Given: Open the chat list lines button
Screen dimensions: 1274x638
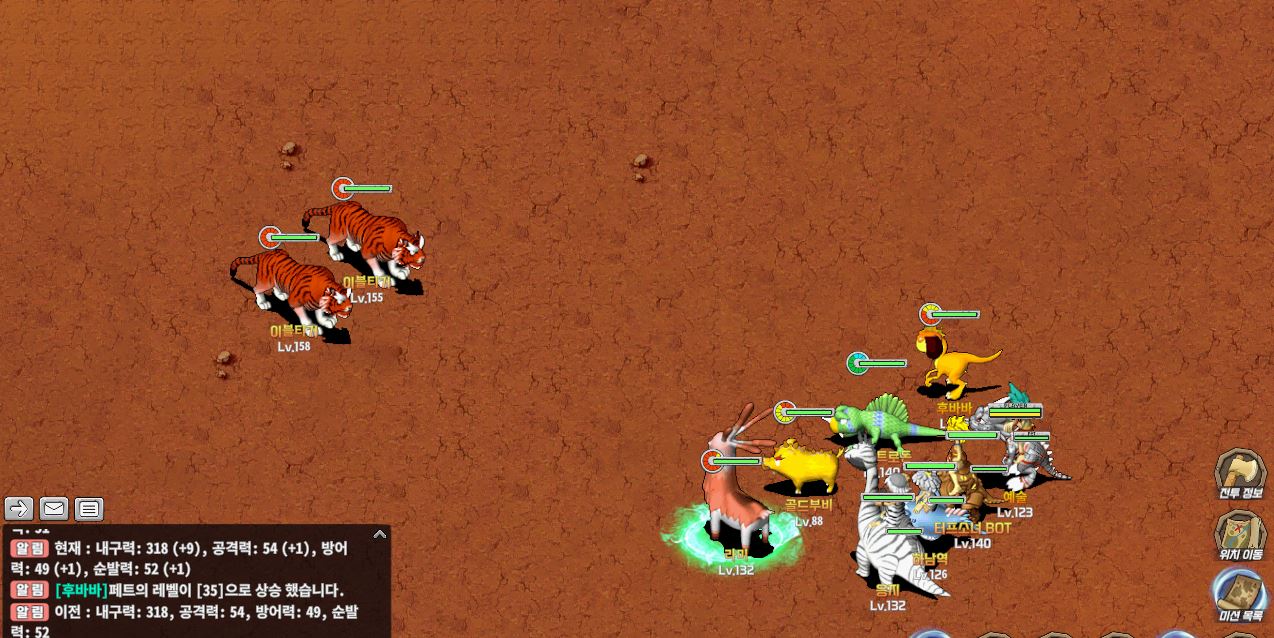Looking at the screenshot, I should point(89,509).
